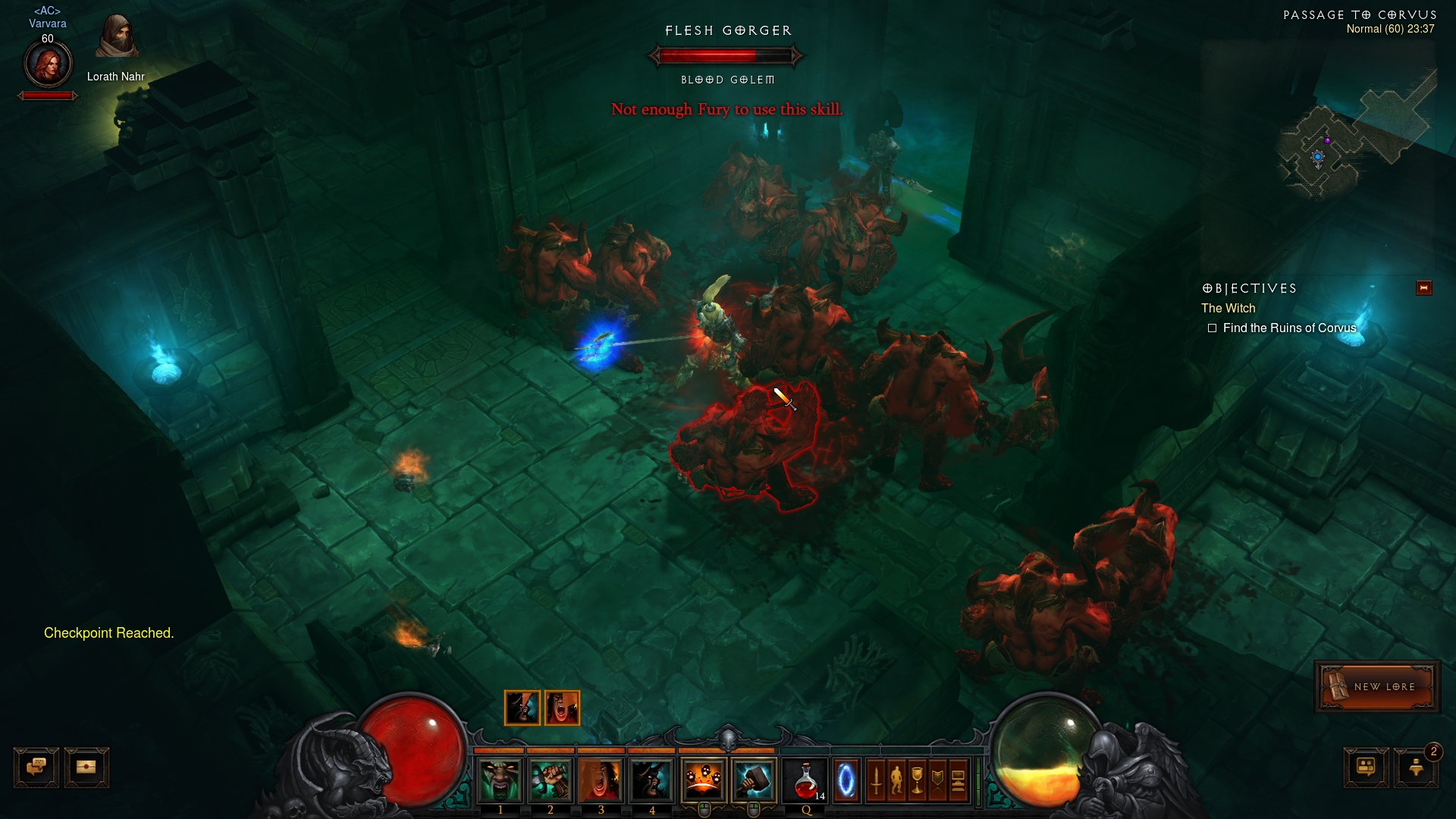
Task: Open the social friends list button
Action: (x=1366, y=767)
